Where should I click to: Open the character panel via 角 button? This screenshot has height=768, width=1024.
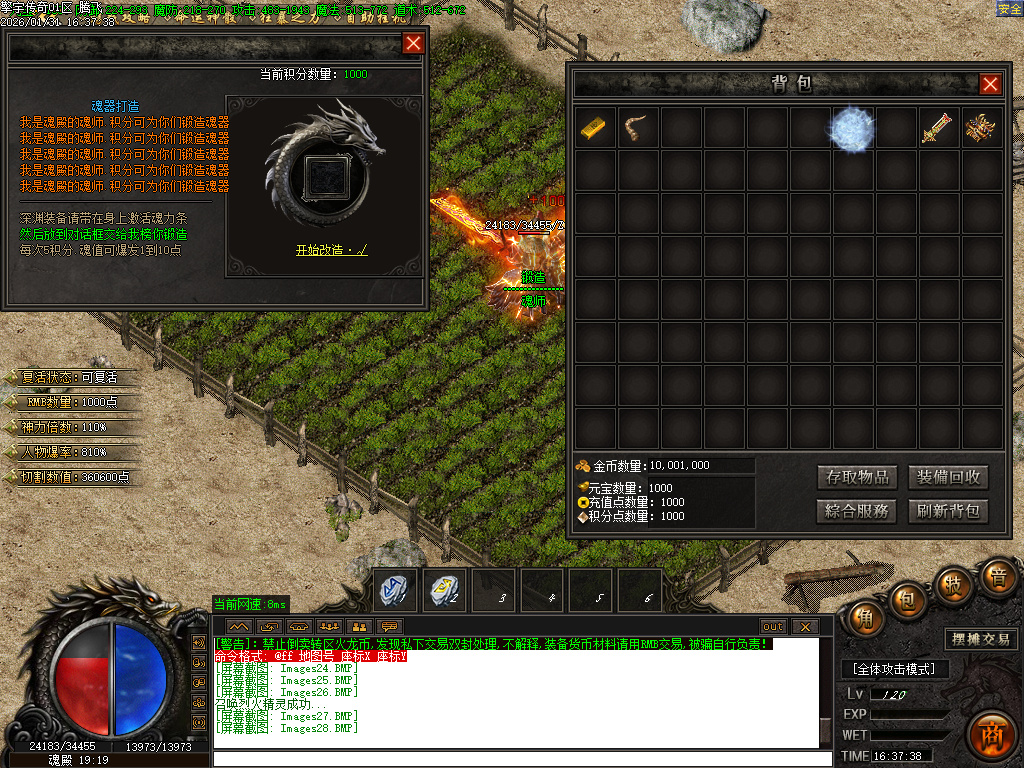pyautogui.click(x=864, y=619)
